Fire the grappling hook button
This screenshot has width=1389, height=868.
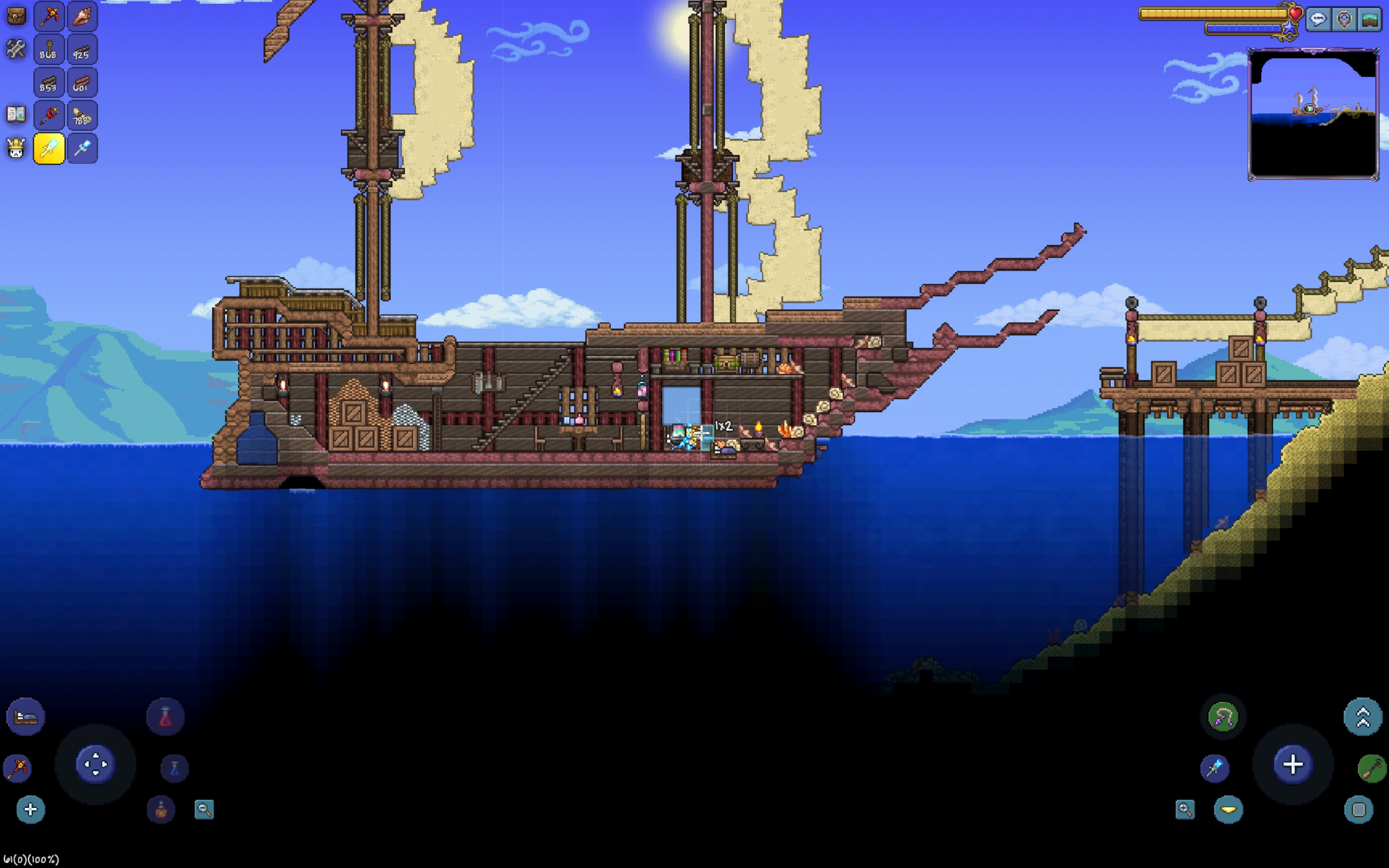pos(1222,717)
